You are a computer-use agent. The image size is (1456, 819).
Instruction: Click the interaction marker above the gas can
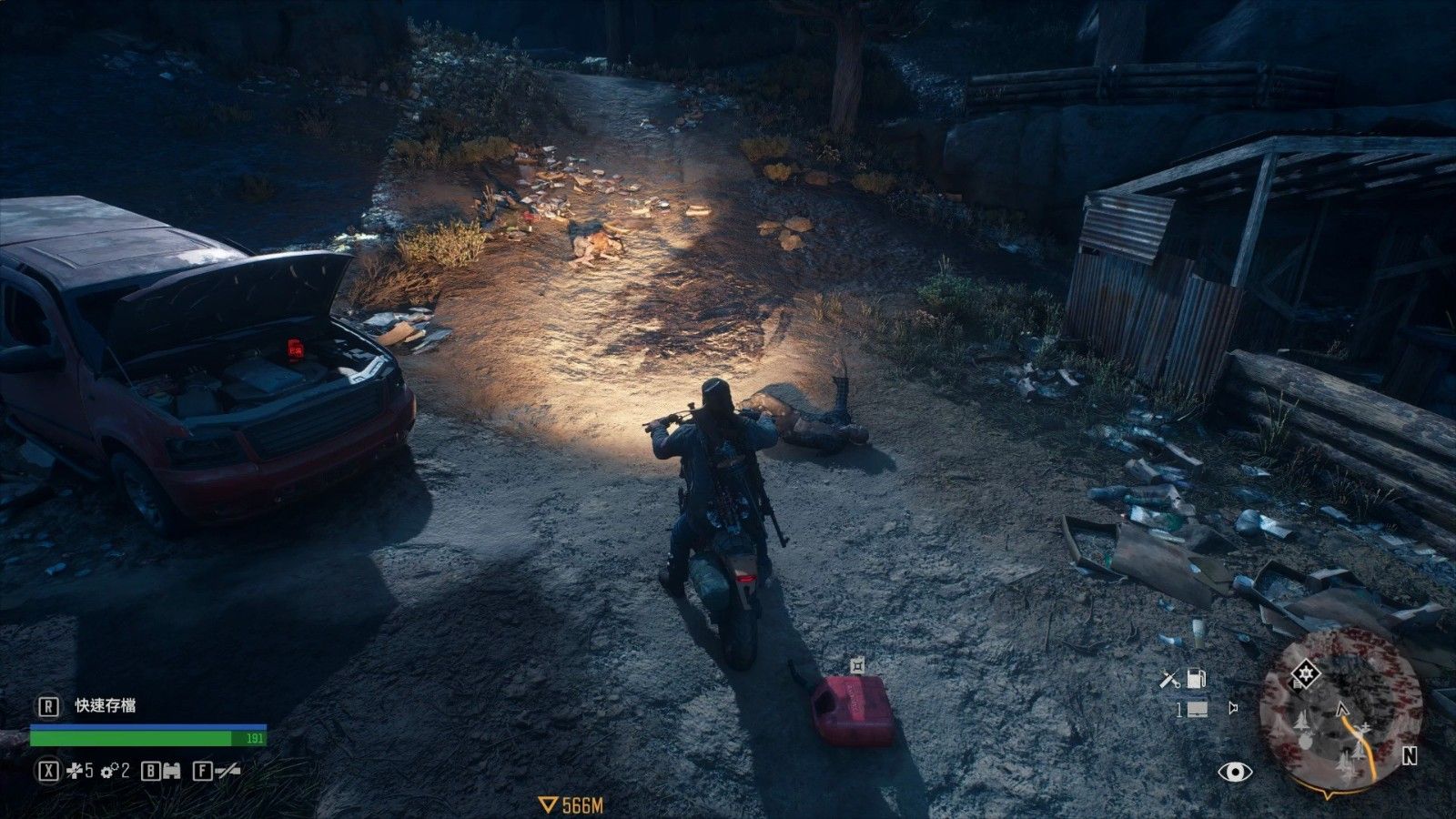click(855, 666)
